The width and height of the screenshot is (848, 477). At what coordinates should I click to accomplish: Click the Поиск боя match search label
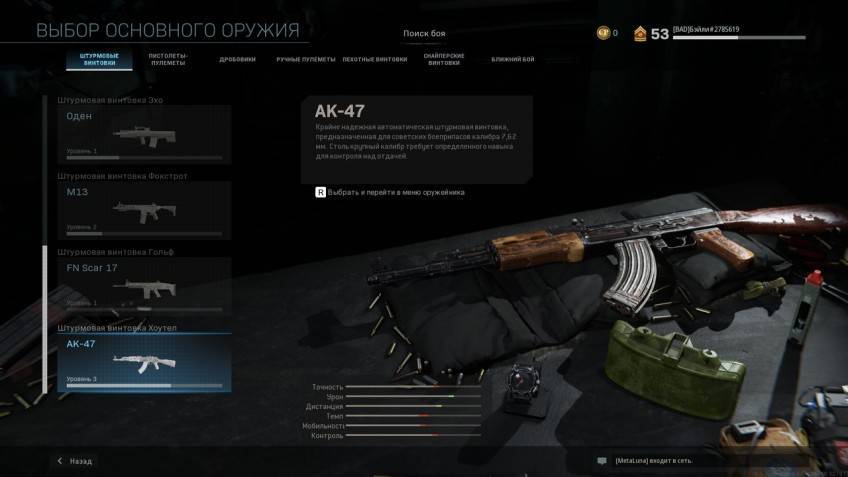(424, 33)
